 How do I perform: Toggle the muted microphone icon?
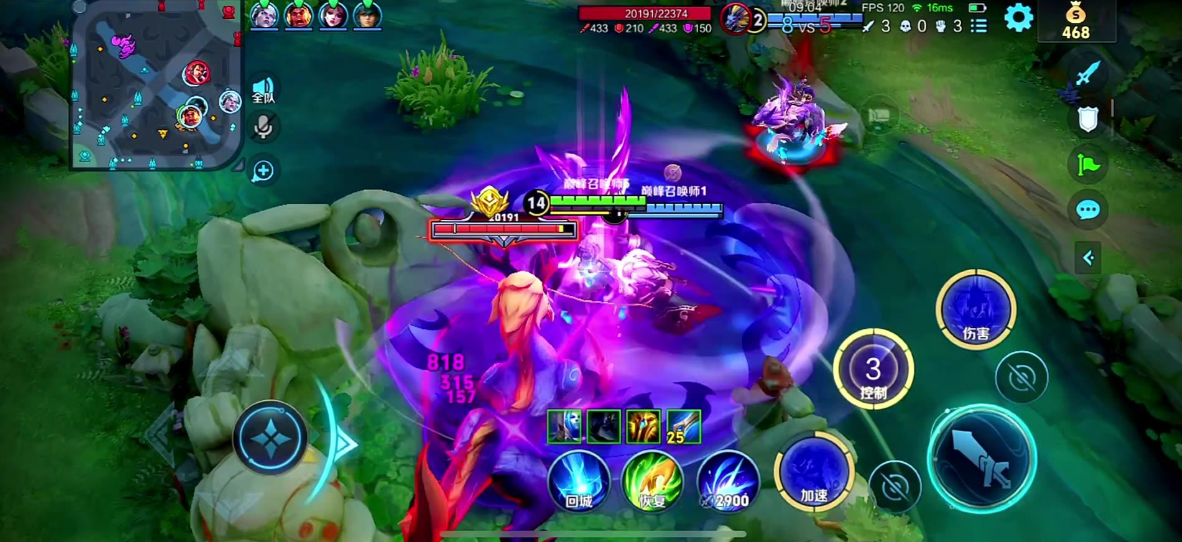[264, 127]
